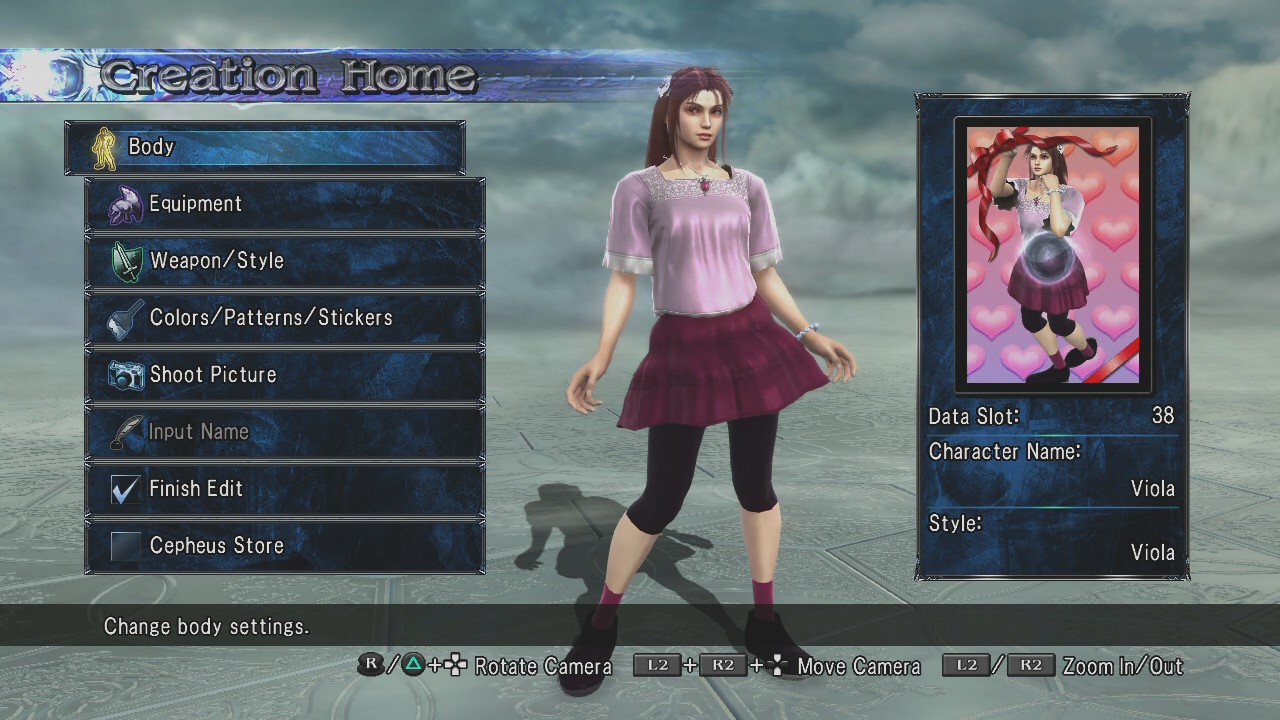
Task: Click the greyed Input Name entry
Action: coord(285,432)
